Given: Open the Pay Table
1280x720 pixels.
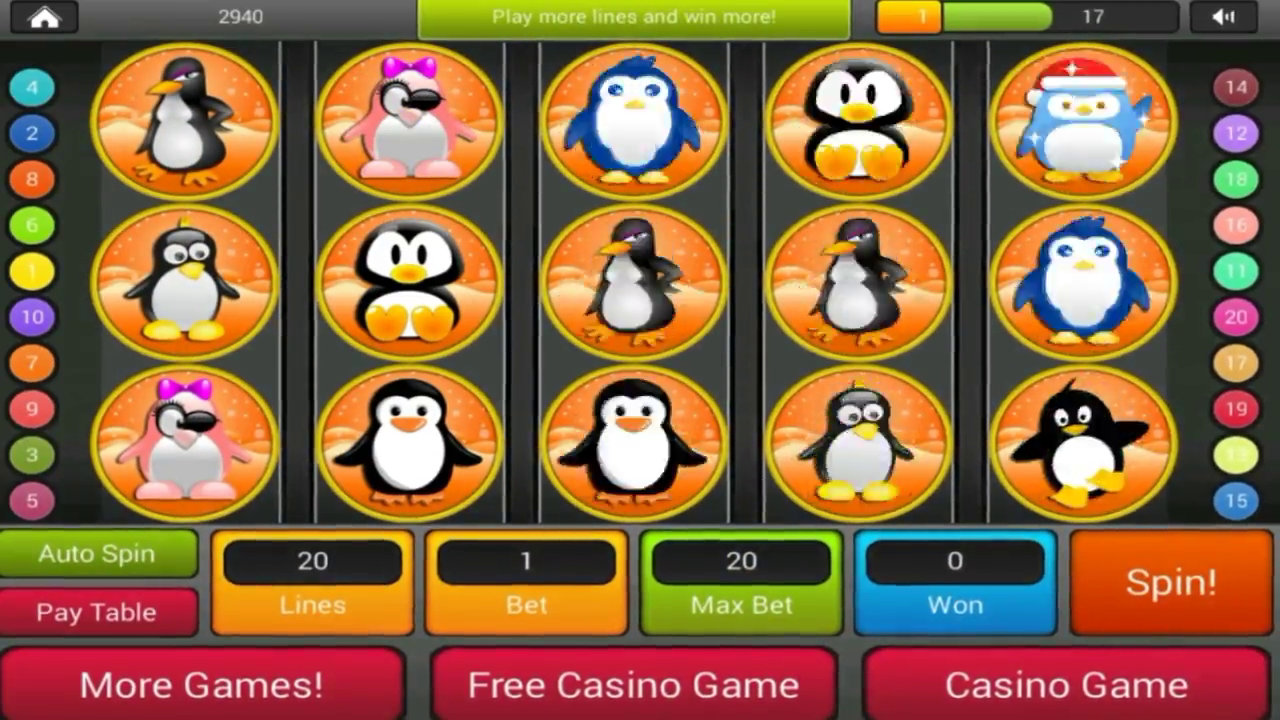Looking at the screenshot, I should [x=97, y=612].
